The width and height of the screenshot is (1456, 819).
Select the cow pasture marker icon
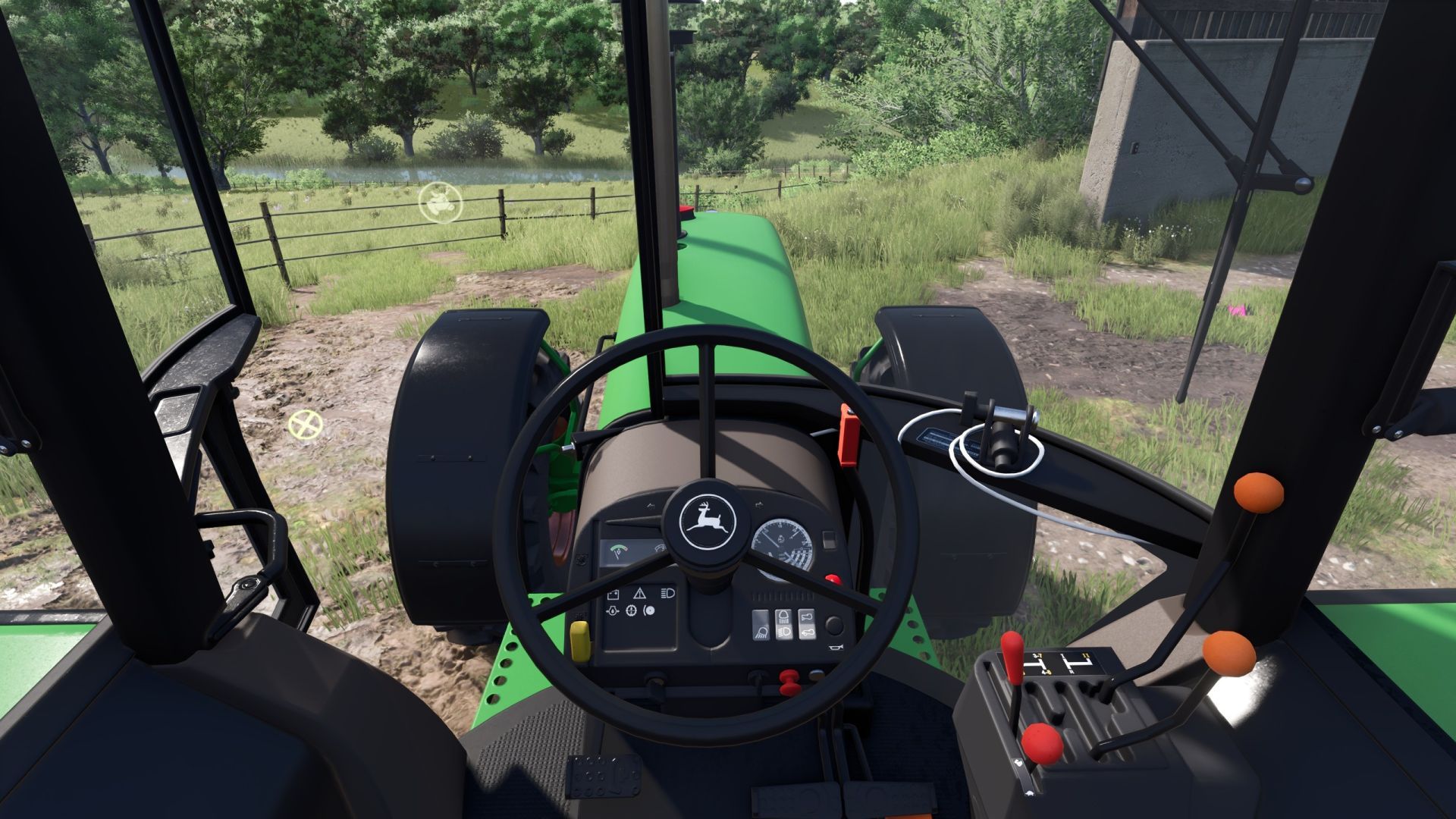(x=440, y=202)
